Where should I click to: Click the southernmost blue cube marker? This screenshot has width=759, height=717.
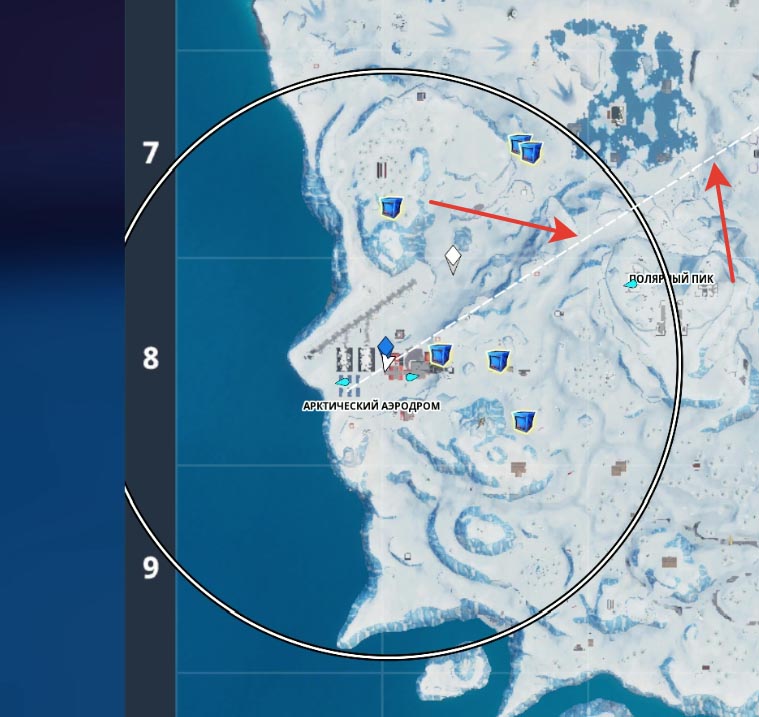pos(521,421)
